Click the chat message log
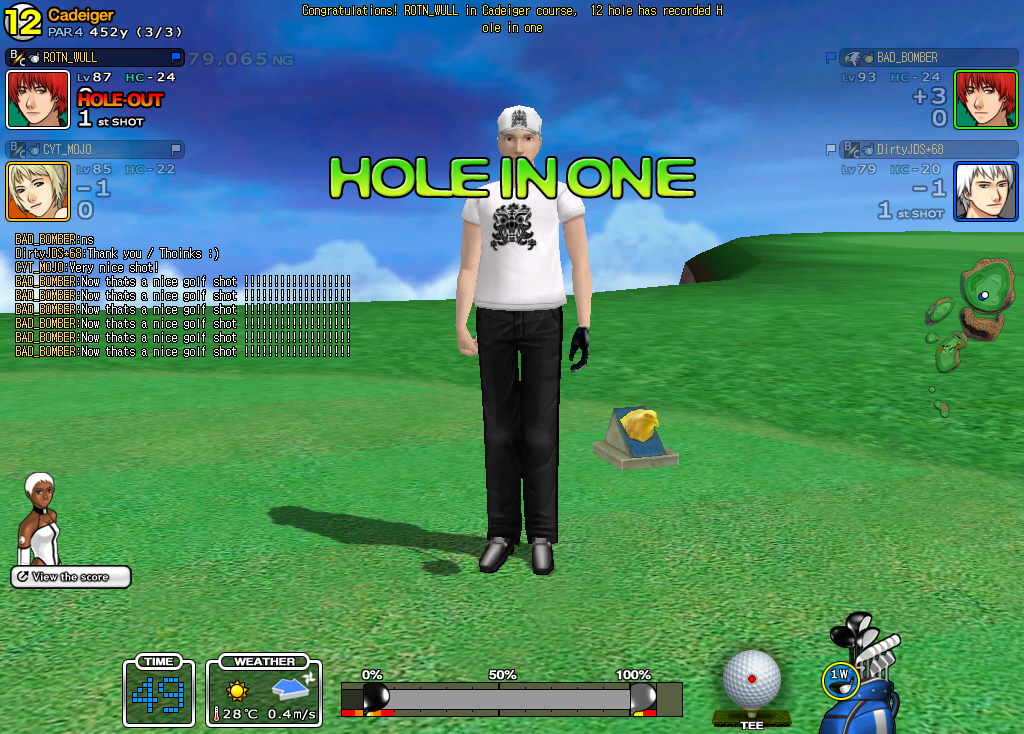1024x734 pixels. [182, 296]
